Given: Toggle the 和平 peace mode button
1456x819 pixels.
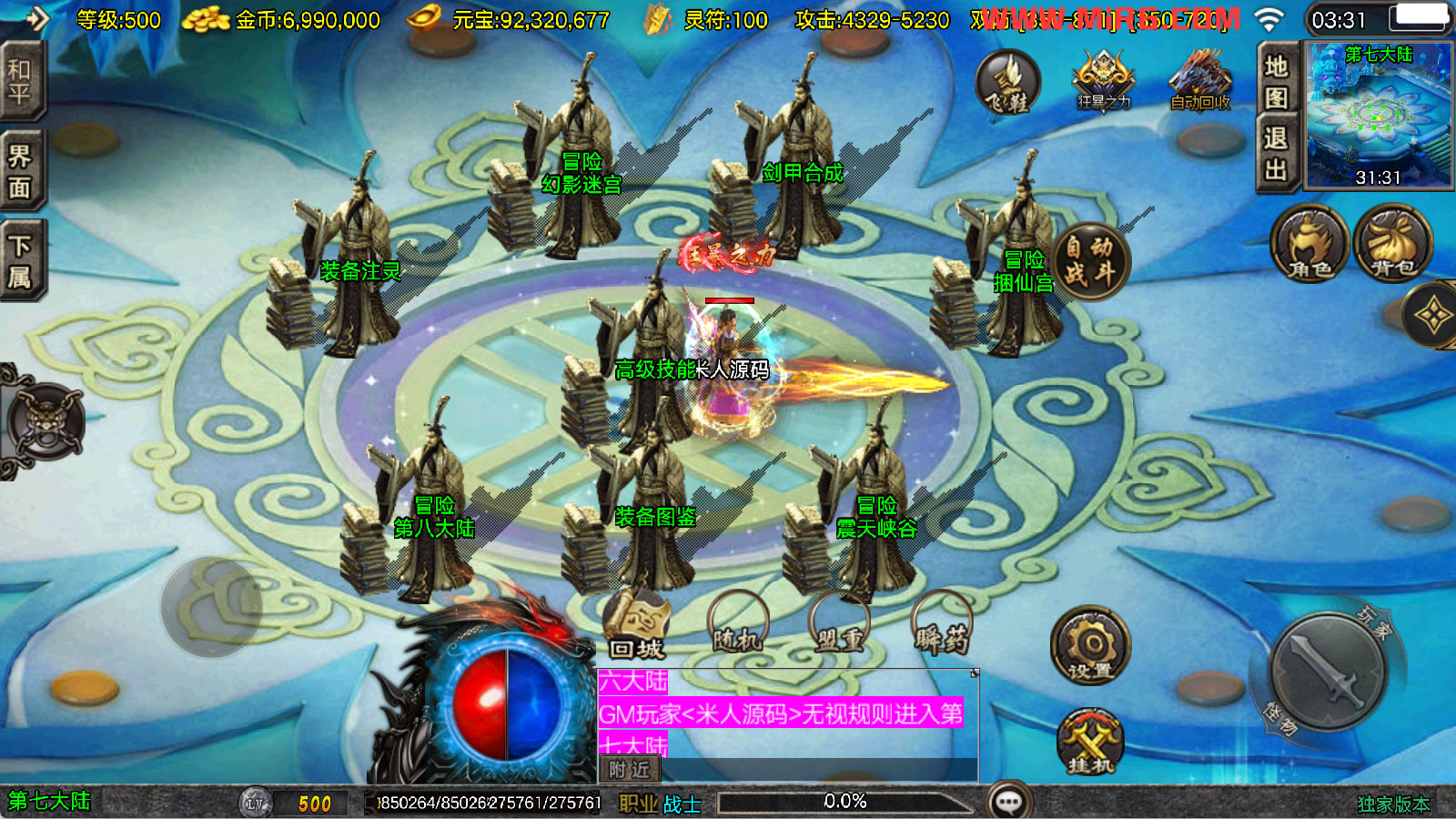Looking at the screenshot, I should tap(21, 82).
